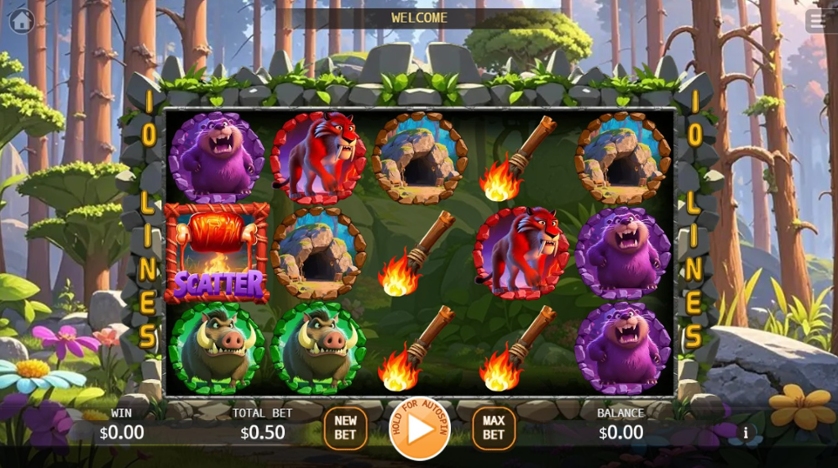Viewport: 838px width, 468px height.
Task: Show the game info panel
Action: point(745,433)
